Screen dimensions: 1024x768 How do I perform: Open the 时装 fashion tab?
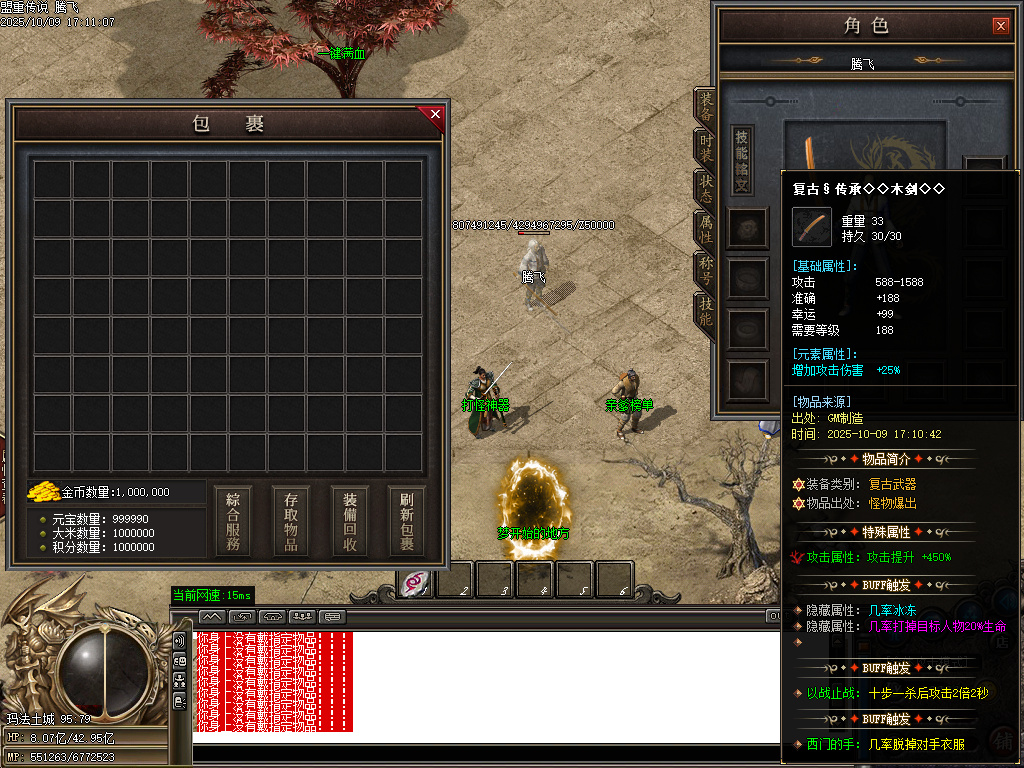[705, 148]
